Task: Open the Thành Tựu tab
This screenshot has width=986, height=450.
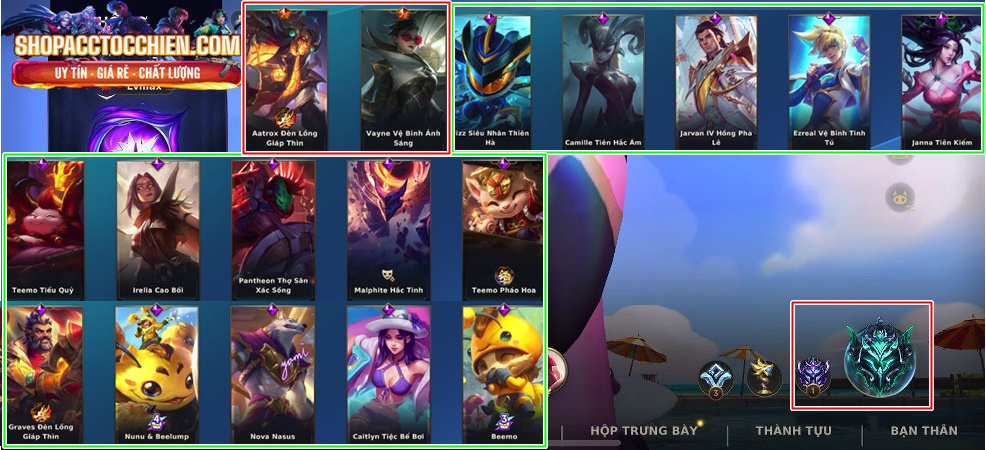Action: click(793, 431)
